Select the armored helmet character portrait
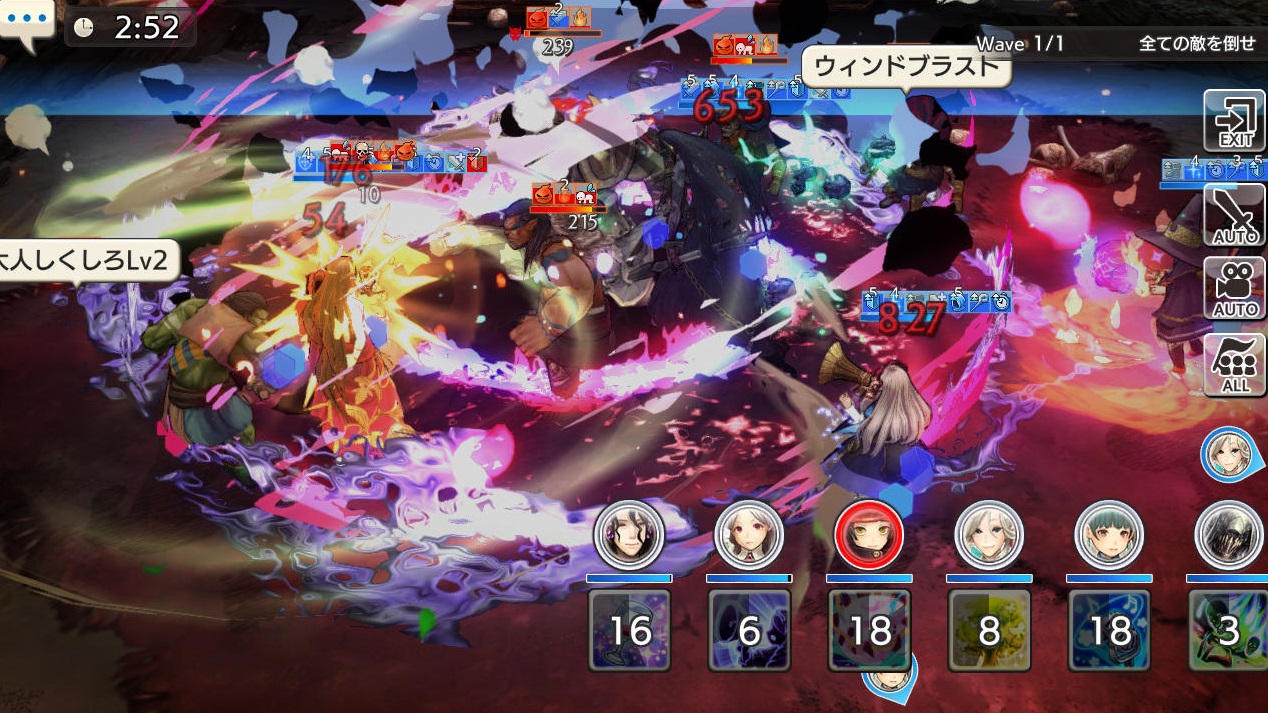This screenshot has height=713, width=1268. click(1228, 536)
